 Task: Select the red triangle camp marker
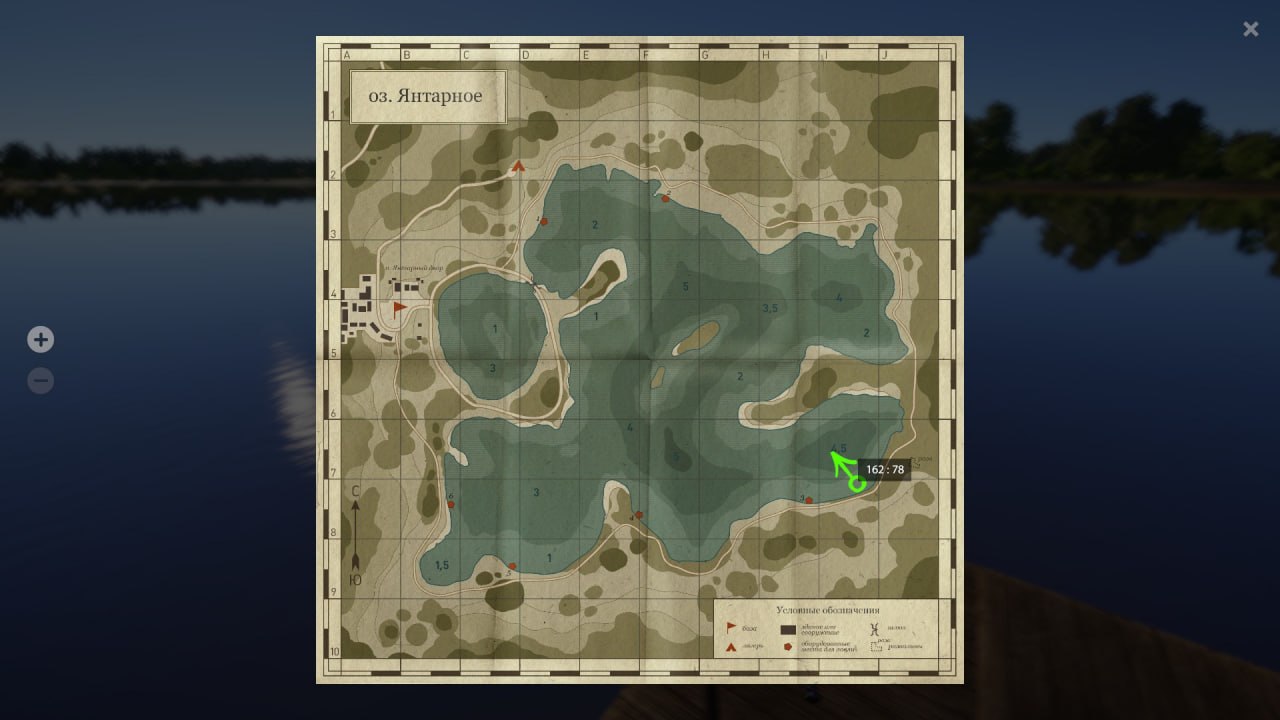[518, 167]
